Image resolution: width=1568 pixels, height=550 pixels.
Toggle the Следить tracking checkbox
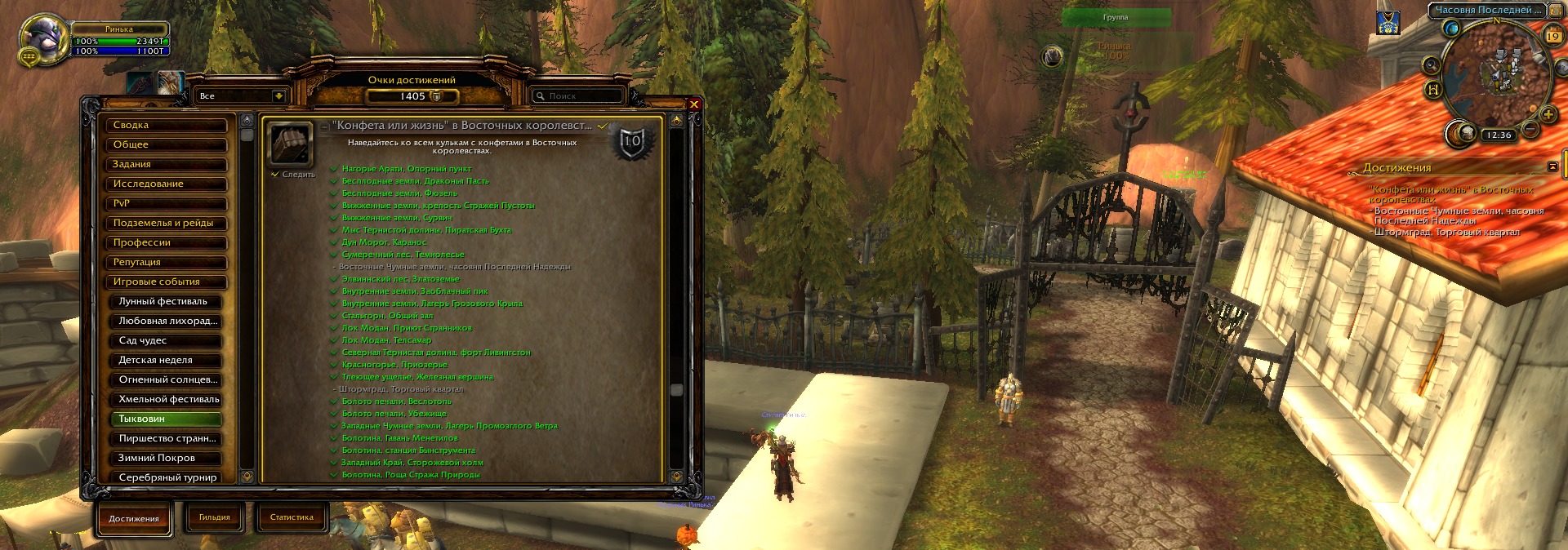tap(275, 175)
